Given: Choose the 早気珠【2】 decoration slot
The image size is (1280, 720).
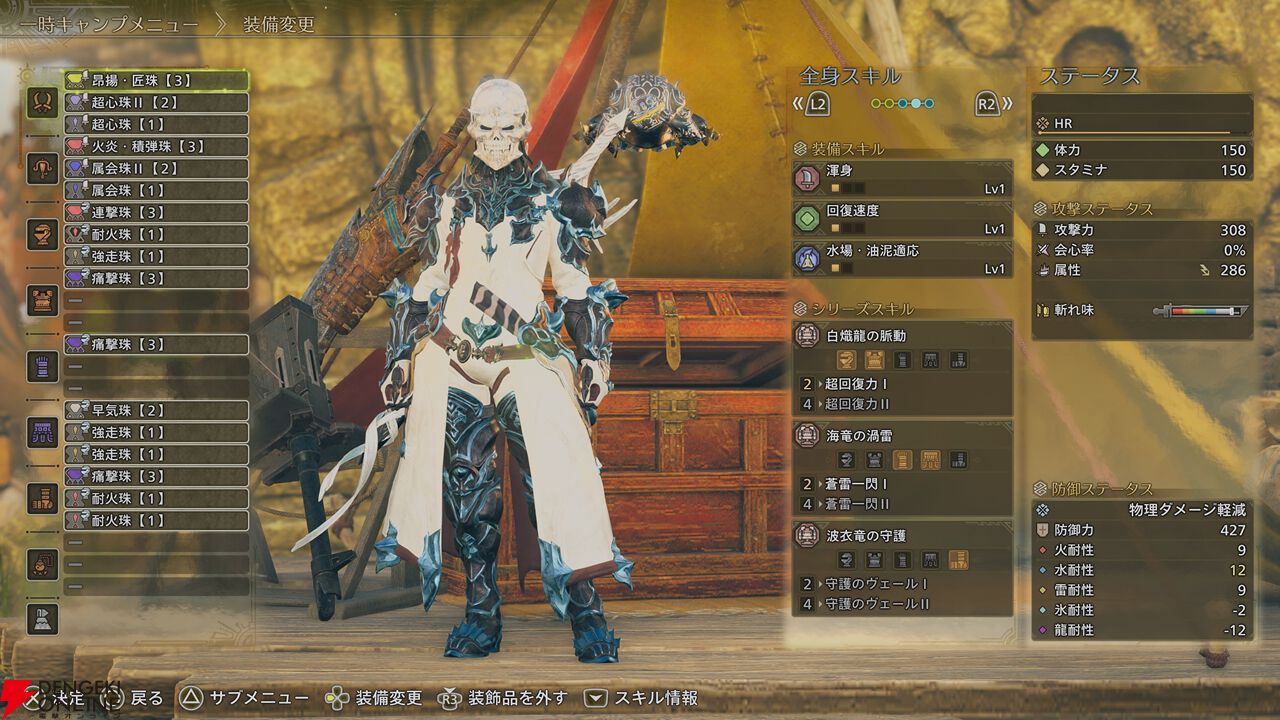Looking at the screenshot, I should click(156, 411).
